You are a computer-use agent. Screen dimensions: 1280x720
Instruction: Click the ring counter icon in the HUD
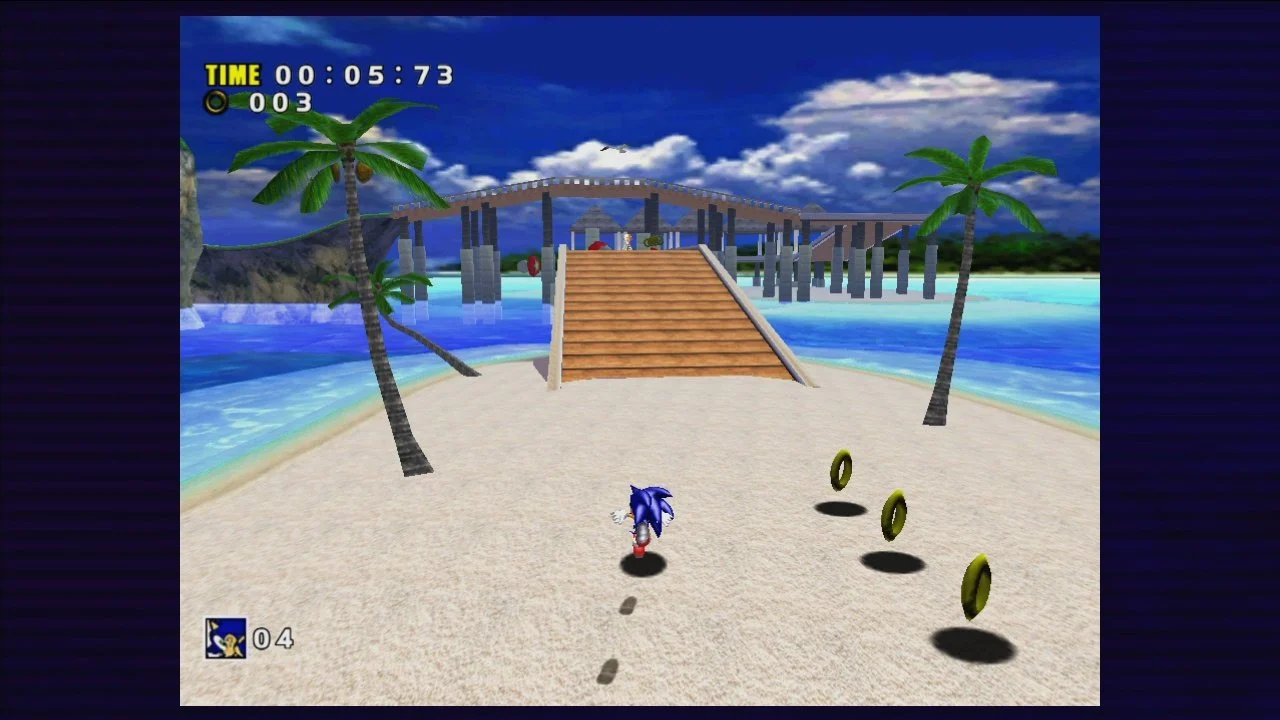pyautogui.click(x=216, y=101)
